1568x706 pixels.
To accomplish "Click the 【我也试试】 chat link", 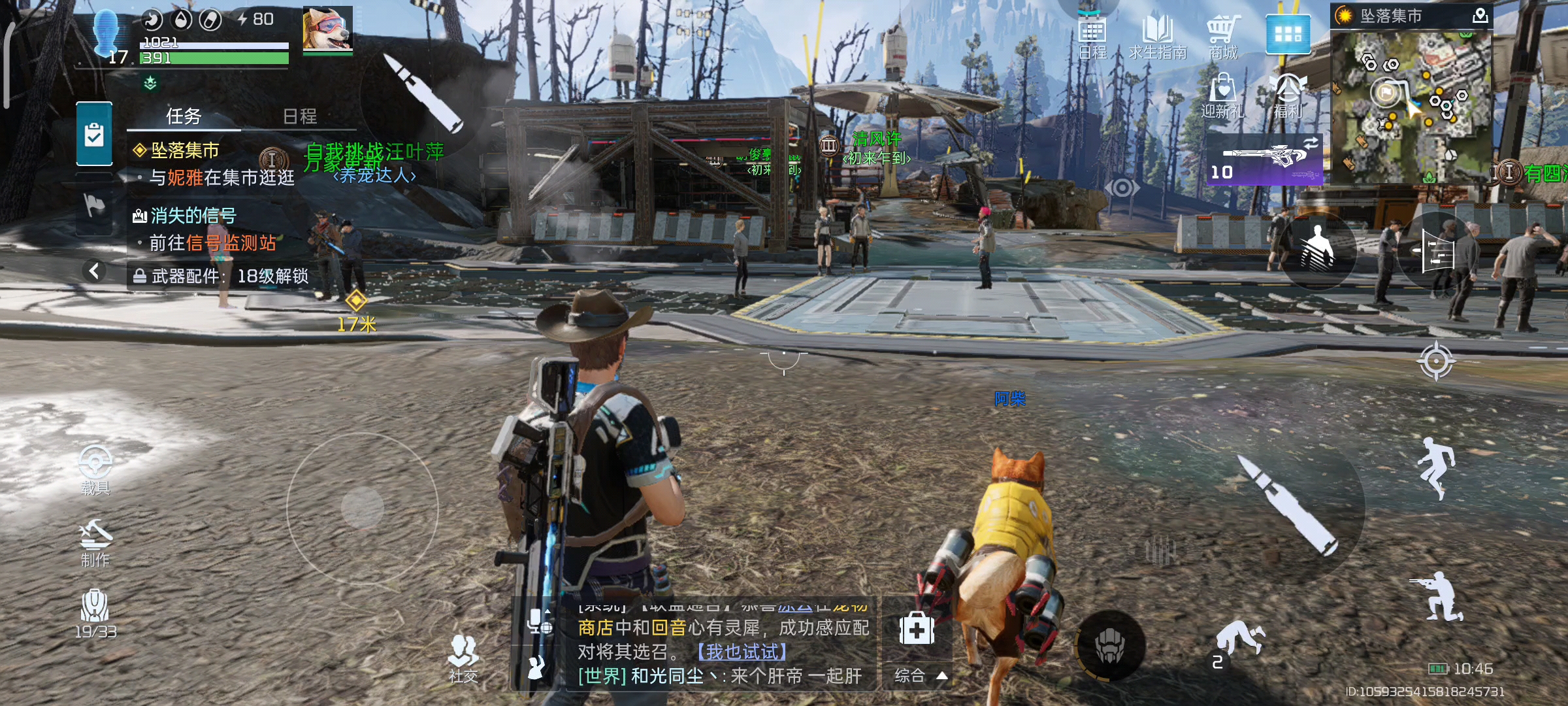I will click(x=742, y=652).
